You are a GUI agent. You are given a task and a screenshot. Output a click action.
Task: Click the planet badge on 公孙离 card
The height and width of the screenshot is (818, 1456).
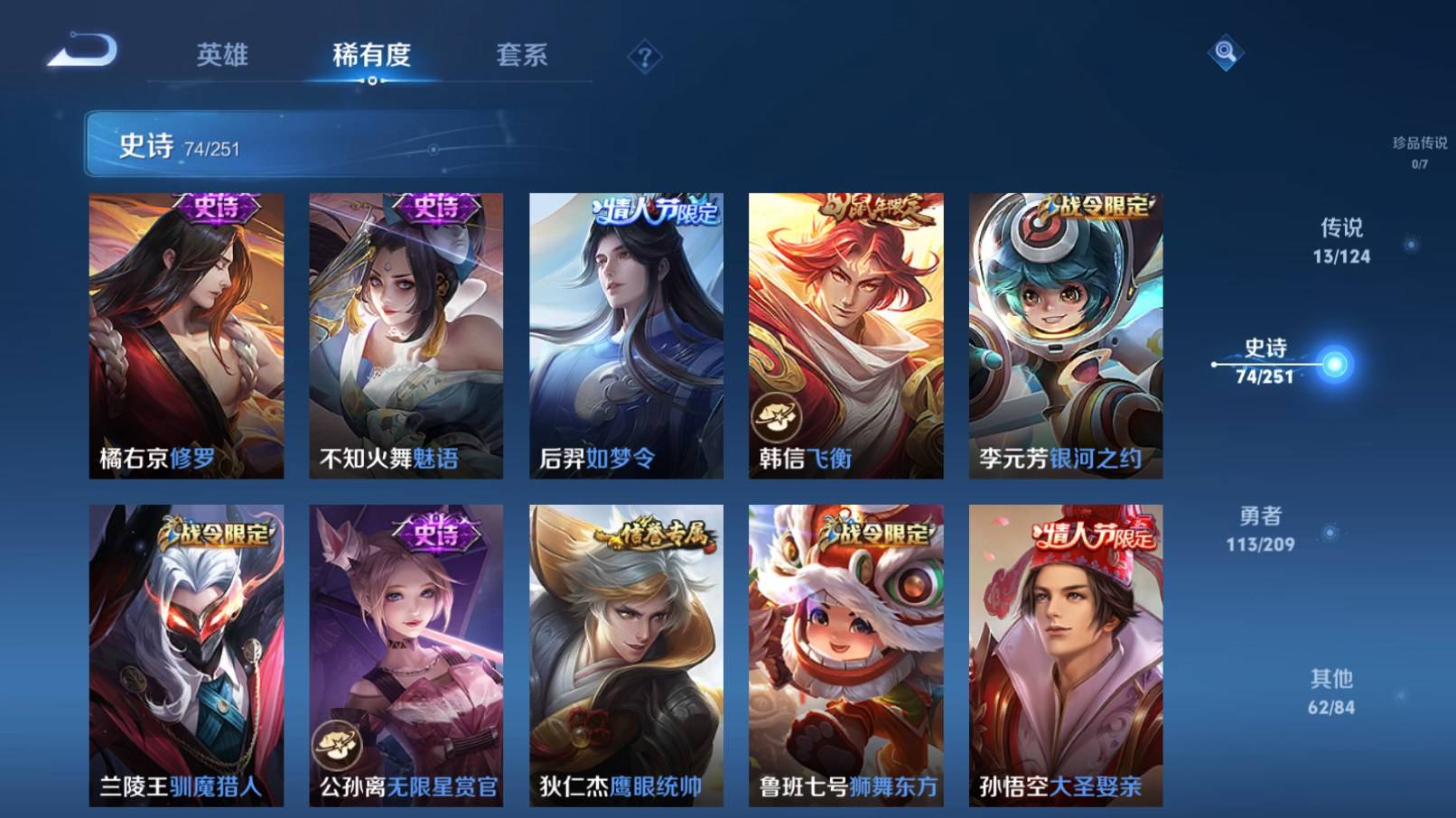click(334, 744)
